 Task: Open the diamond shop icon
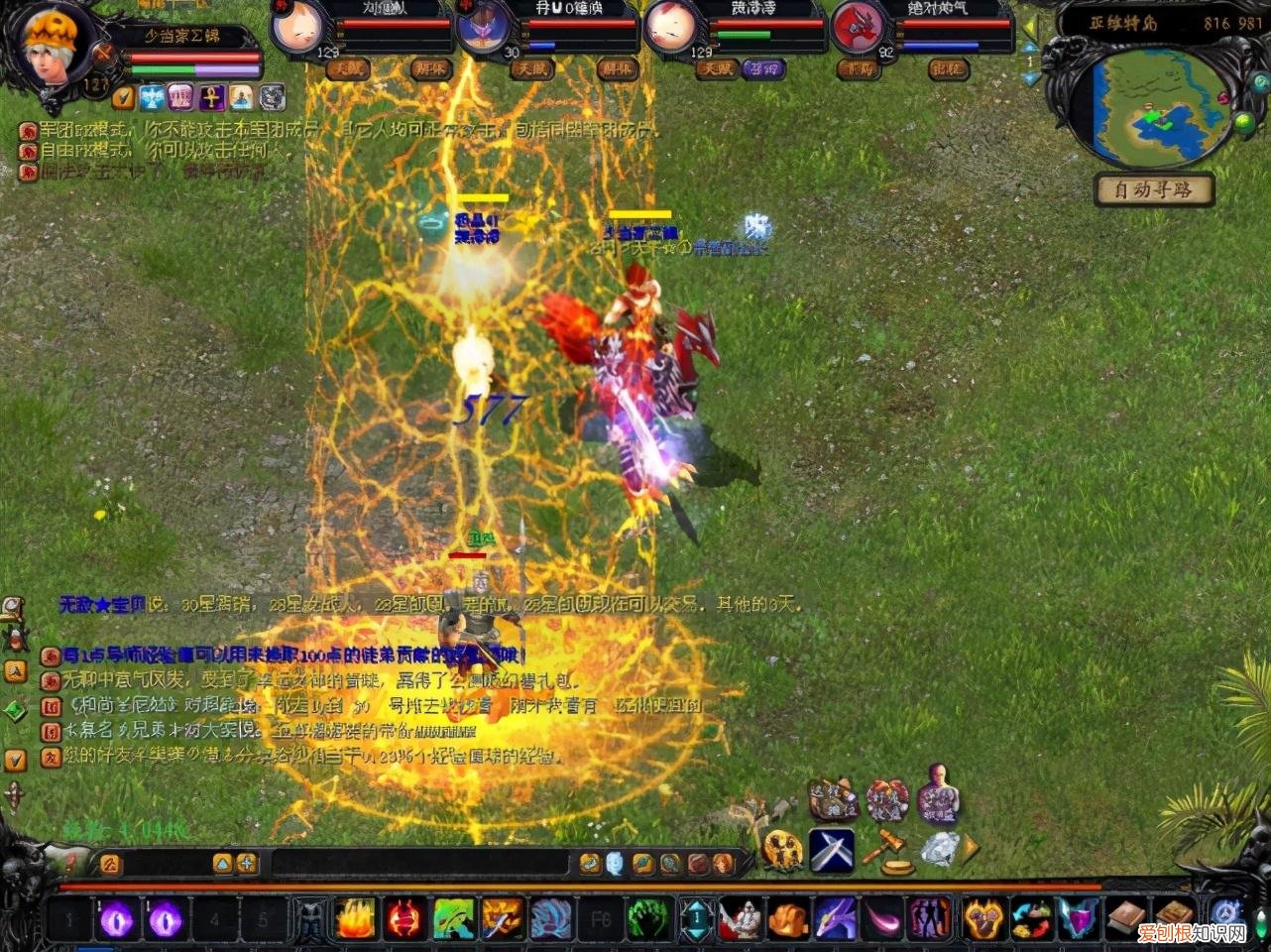[x=938, y=850]
